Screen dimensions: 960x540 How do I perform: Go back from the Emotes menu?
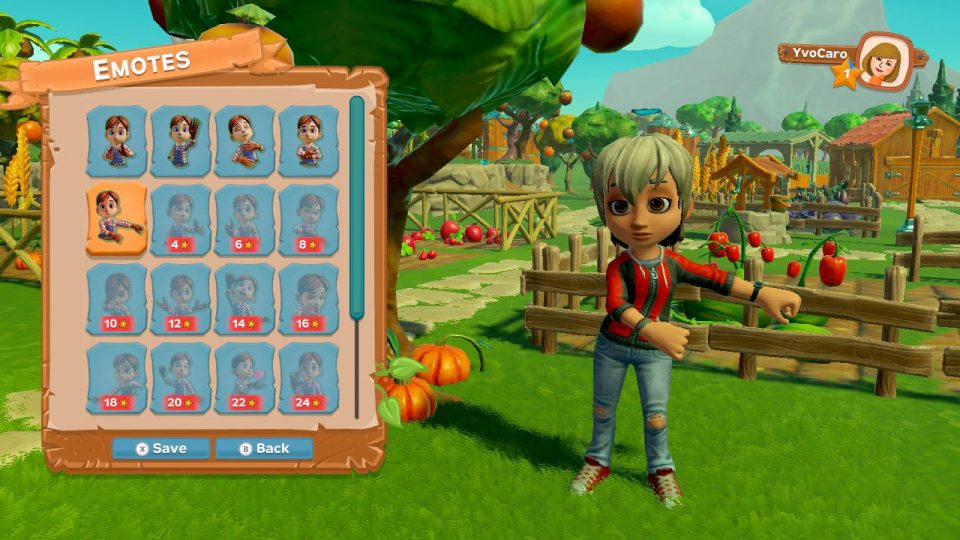pyautogui.click(x=264, y=448)
